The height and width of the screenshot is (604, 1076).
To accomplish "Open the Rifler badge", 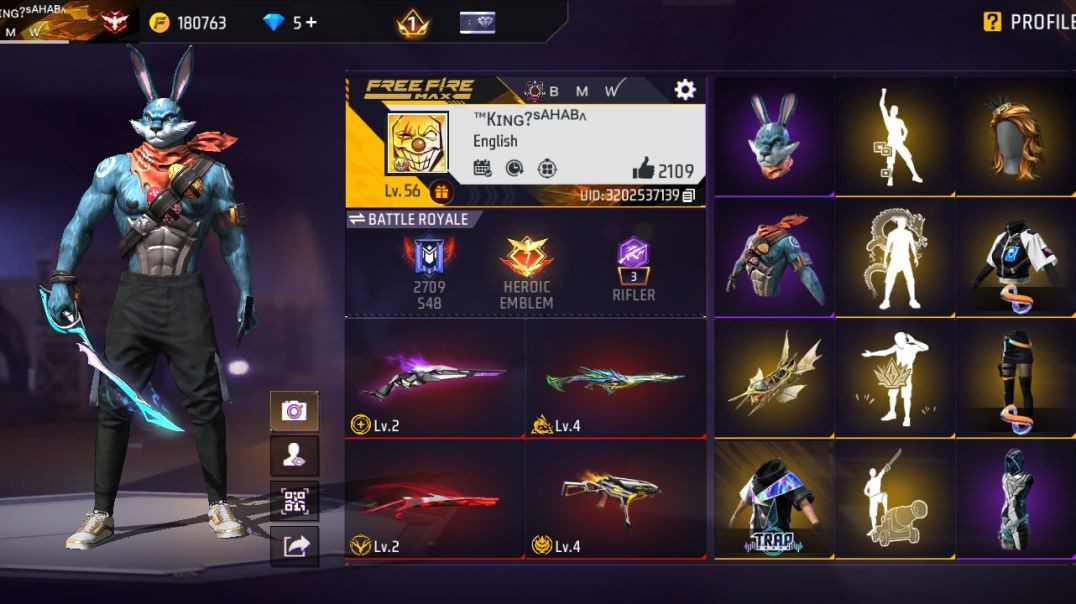I will pyautogui.click(x=633, y=267).
